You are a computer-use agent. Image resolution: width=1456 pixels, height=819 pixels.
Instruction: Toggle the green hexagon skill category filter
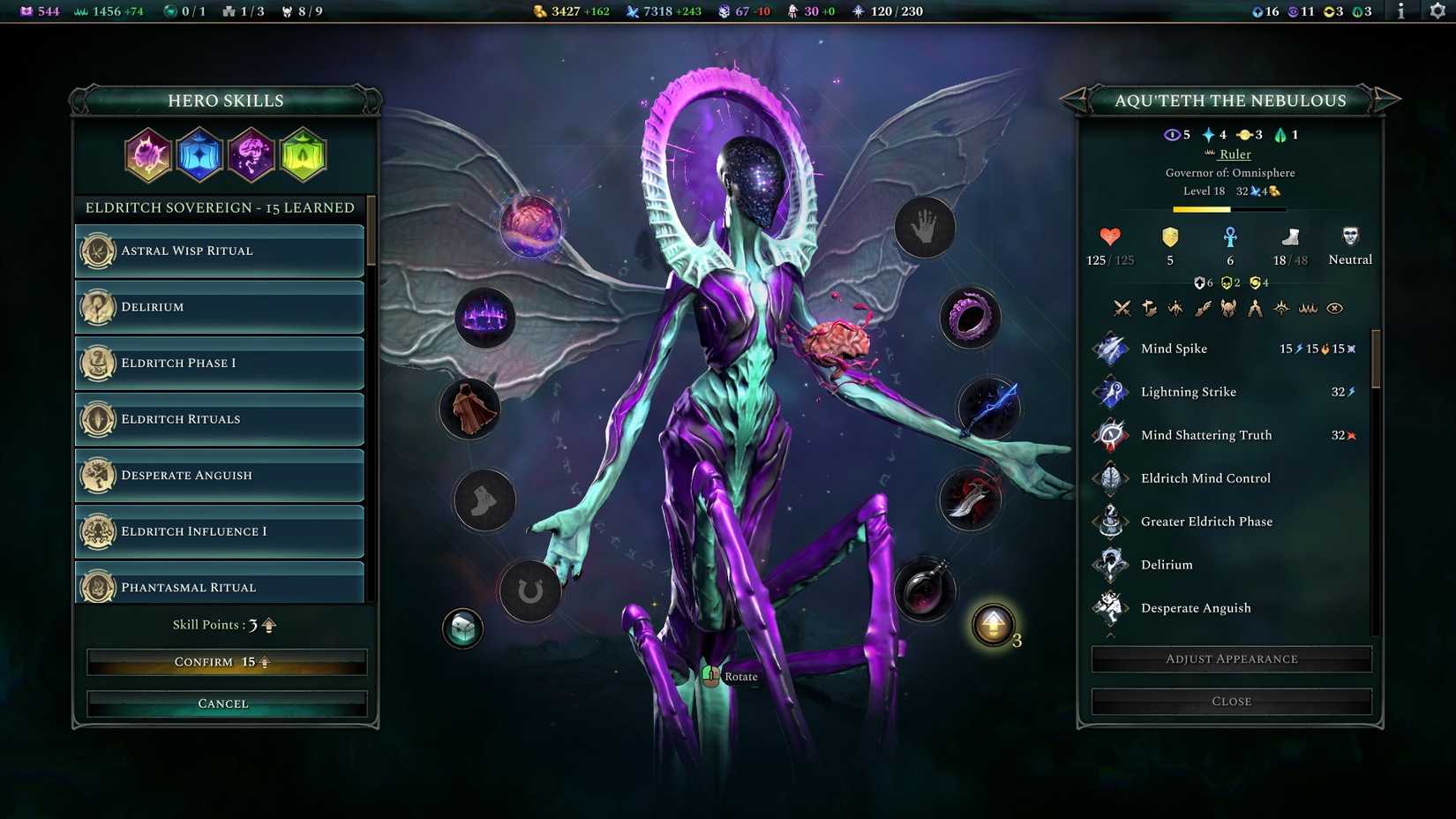click(x=303, y=154)
